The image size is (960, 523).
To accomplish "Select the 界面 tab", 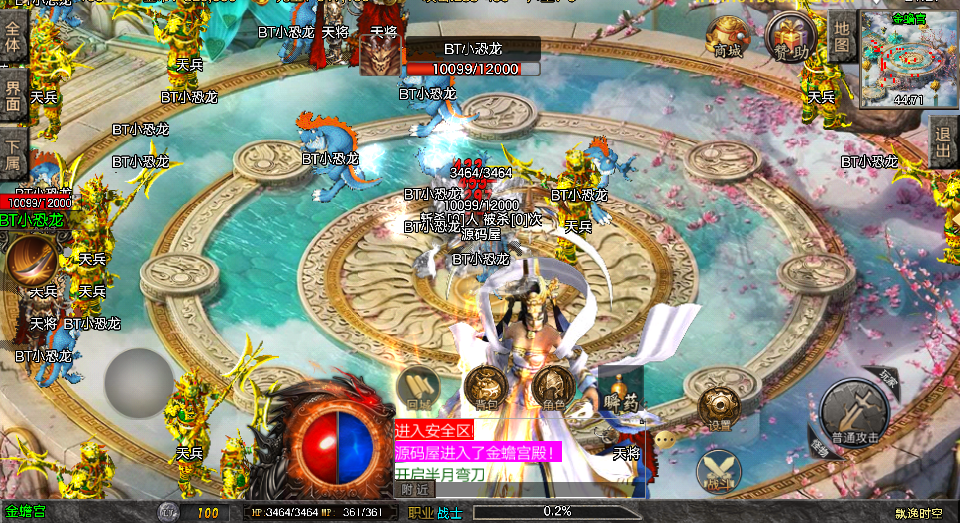I will click(13, 96).
